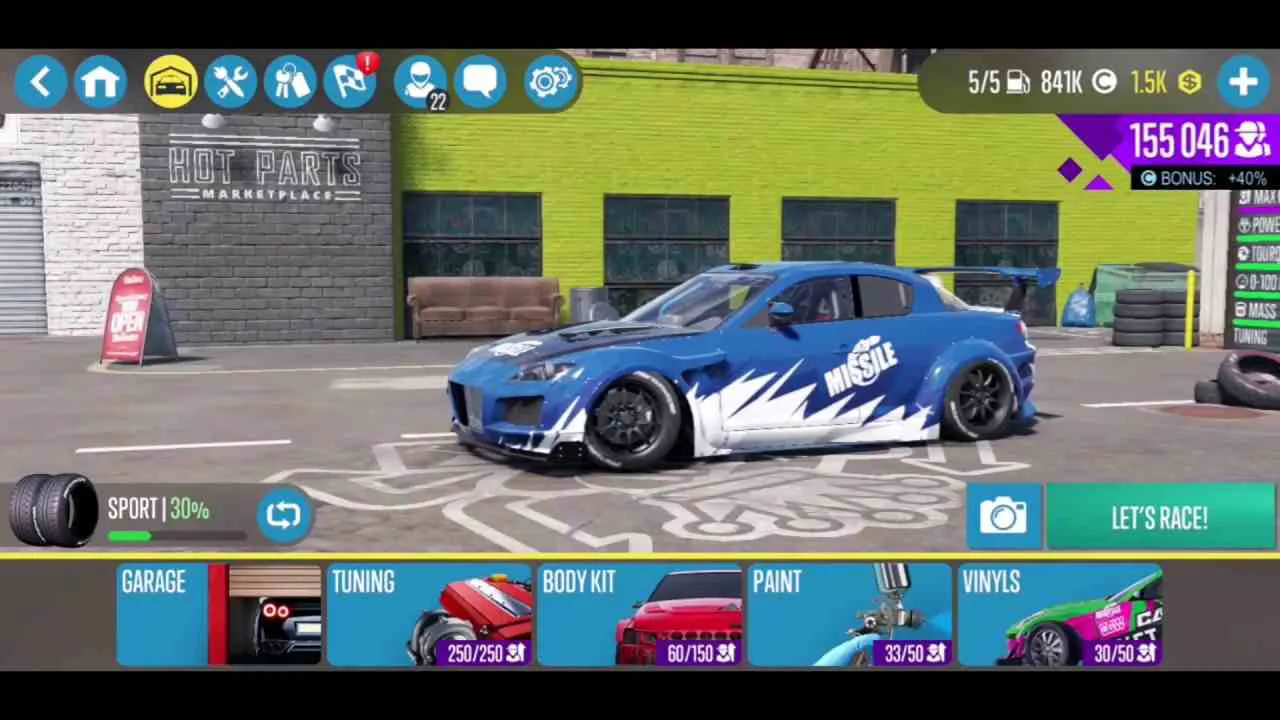Open the settings gears icon

pos(548,81)
